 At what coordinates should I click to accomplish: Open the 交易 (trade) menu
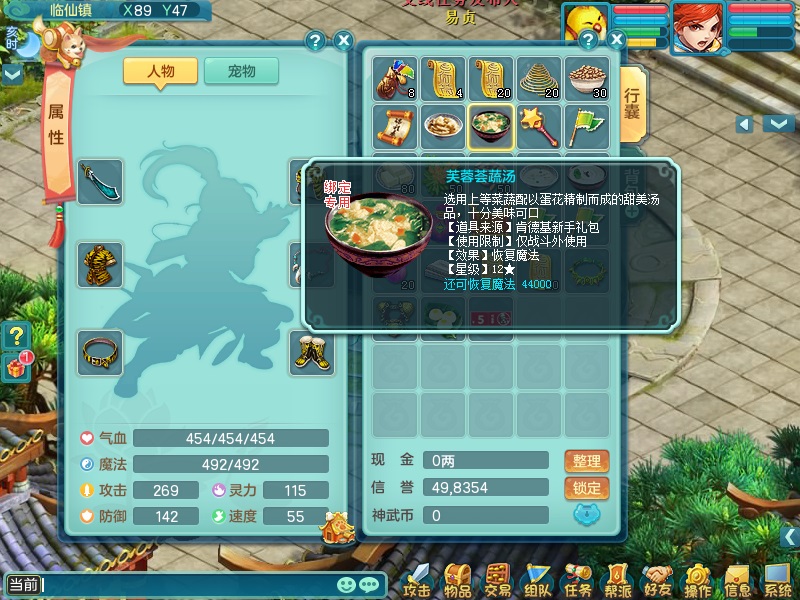pyautogui.click(x=497, y=580)
